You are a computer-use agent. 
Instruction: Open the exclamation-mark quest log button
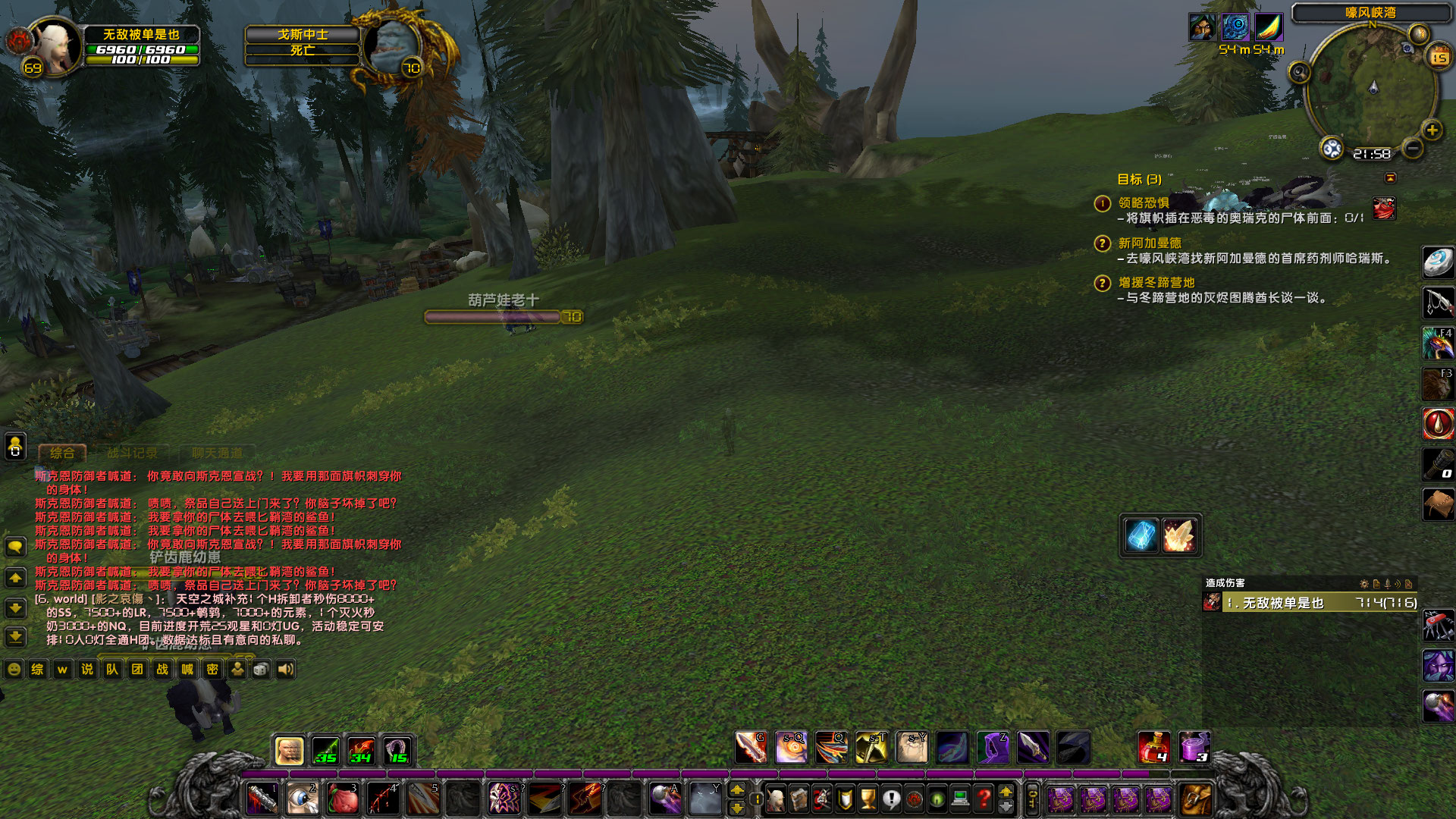pos(891,799)
